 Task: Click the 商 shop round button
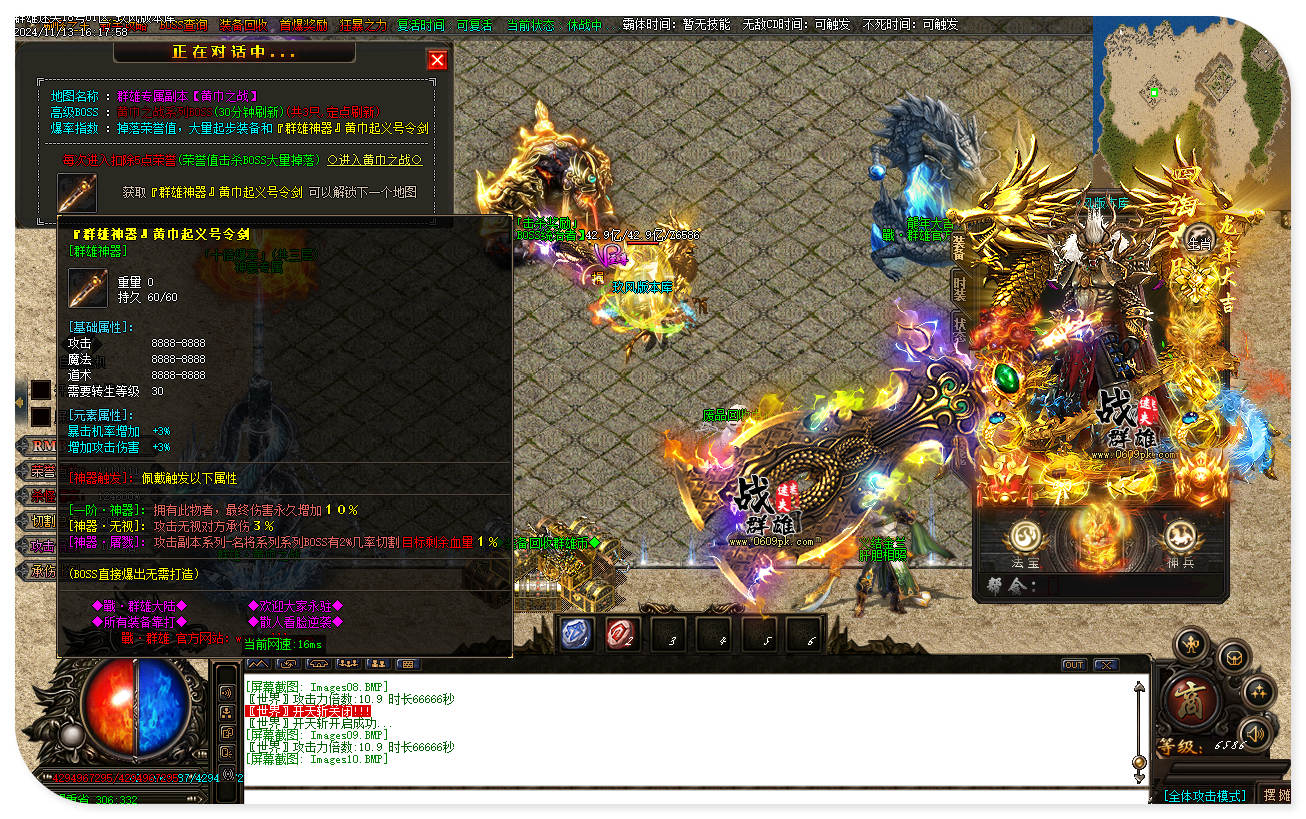point(1190,698)
